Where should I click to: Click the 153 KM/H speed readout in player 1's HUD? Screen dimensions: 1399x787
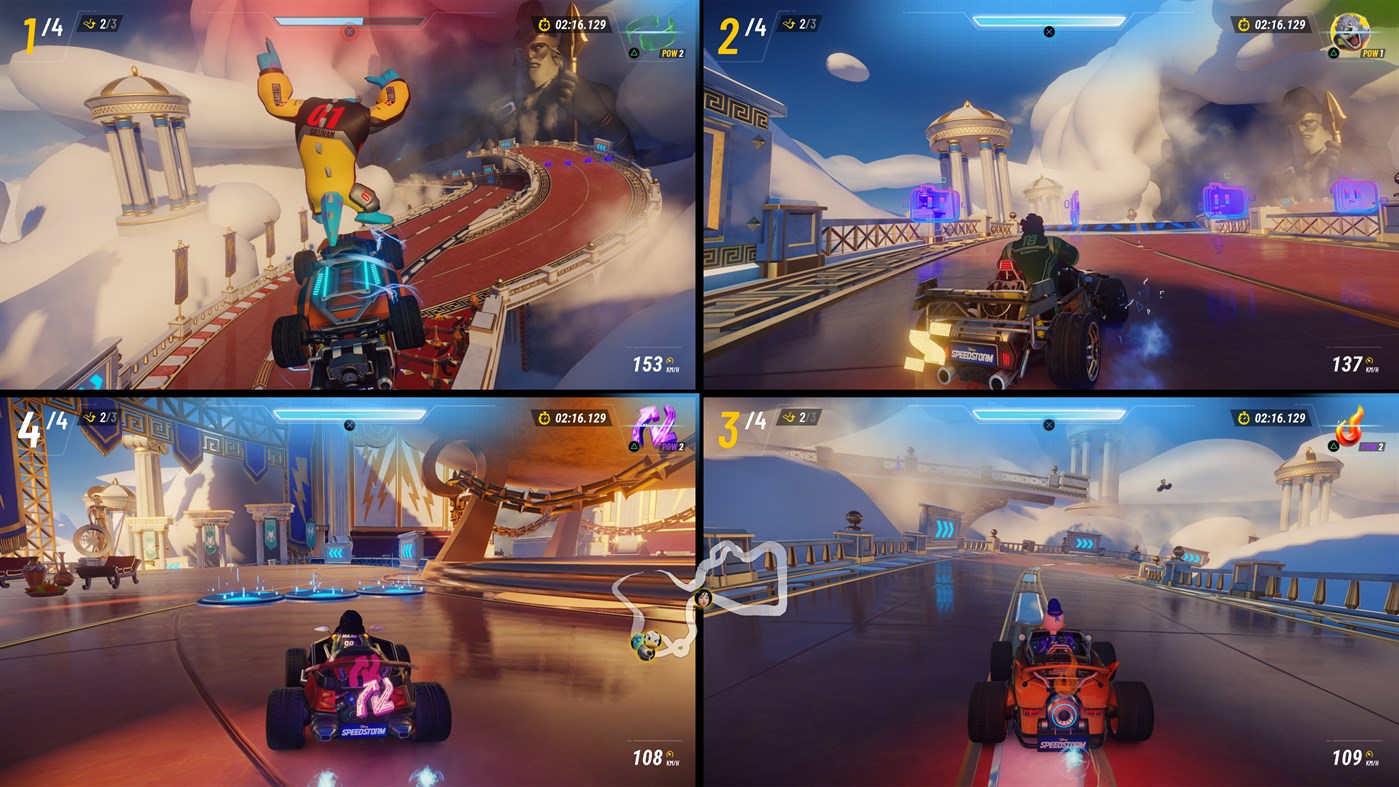655,362
